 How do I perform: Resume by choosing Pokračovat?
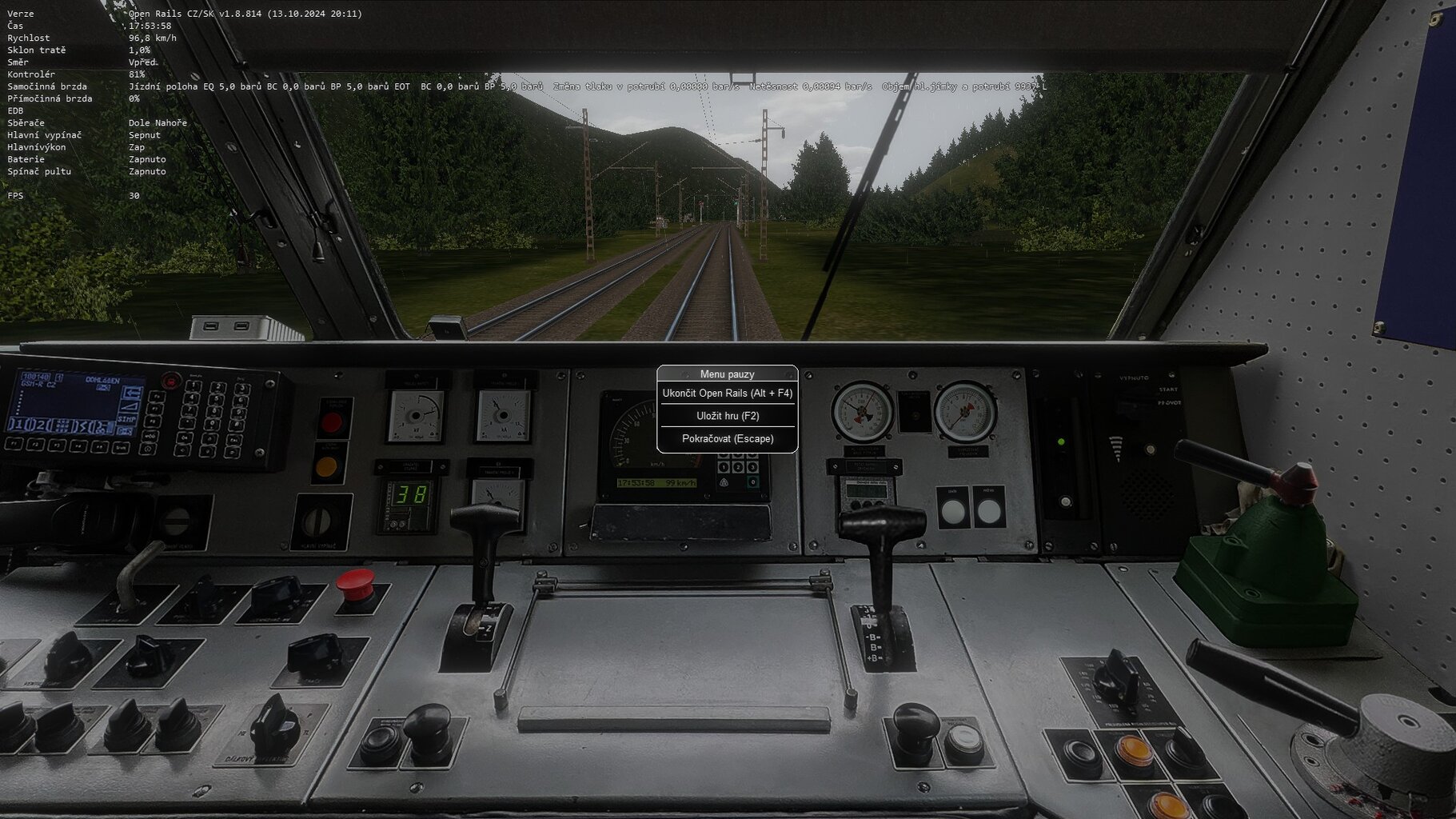pyautogui.click(x=727, y=439)
